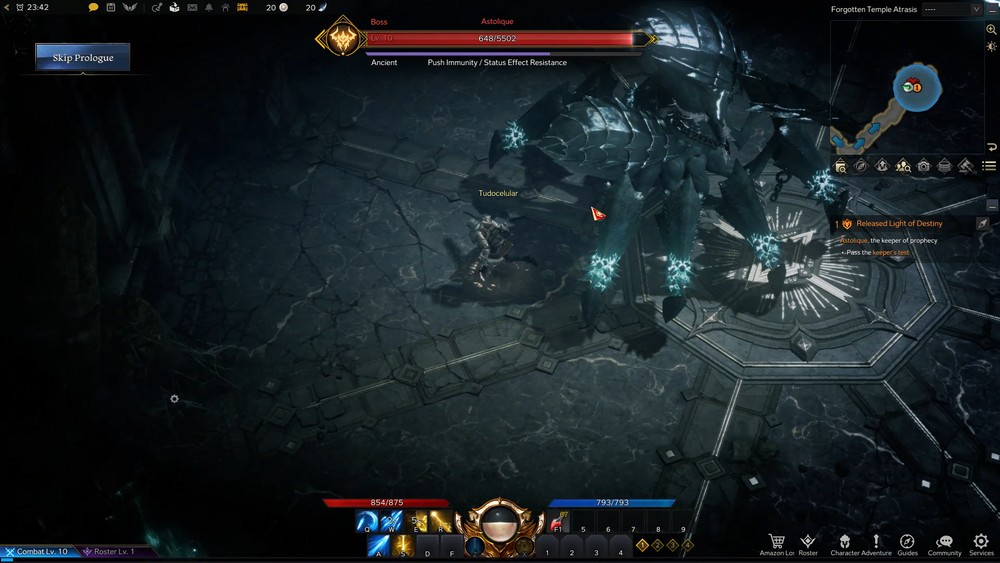This screenshot has height=563, width=1000.
Task: Open the yellow chat bubble icon
Action: [94, 8]
